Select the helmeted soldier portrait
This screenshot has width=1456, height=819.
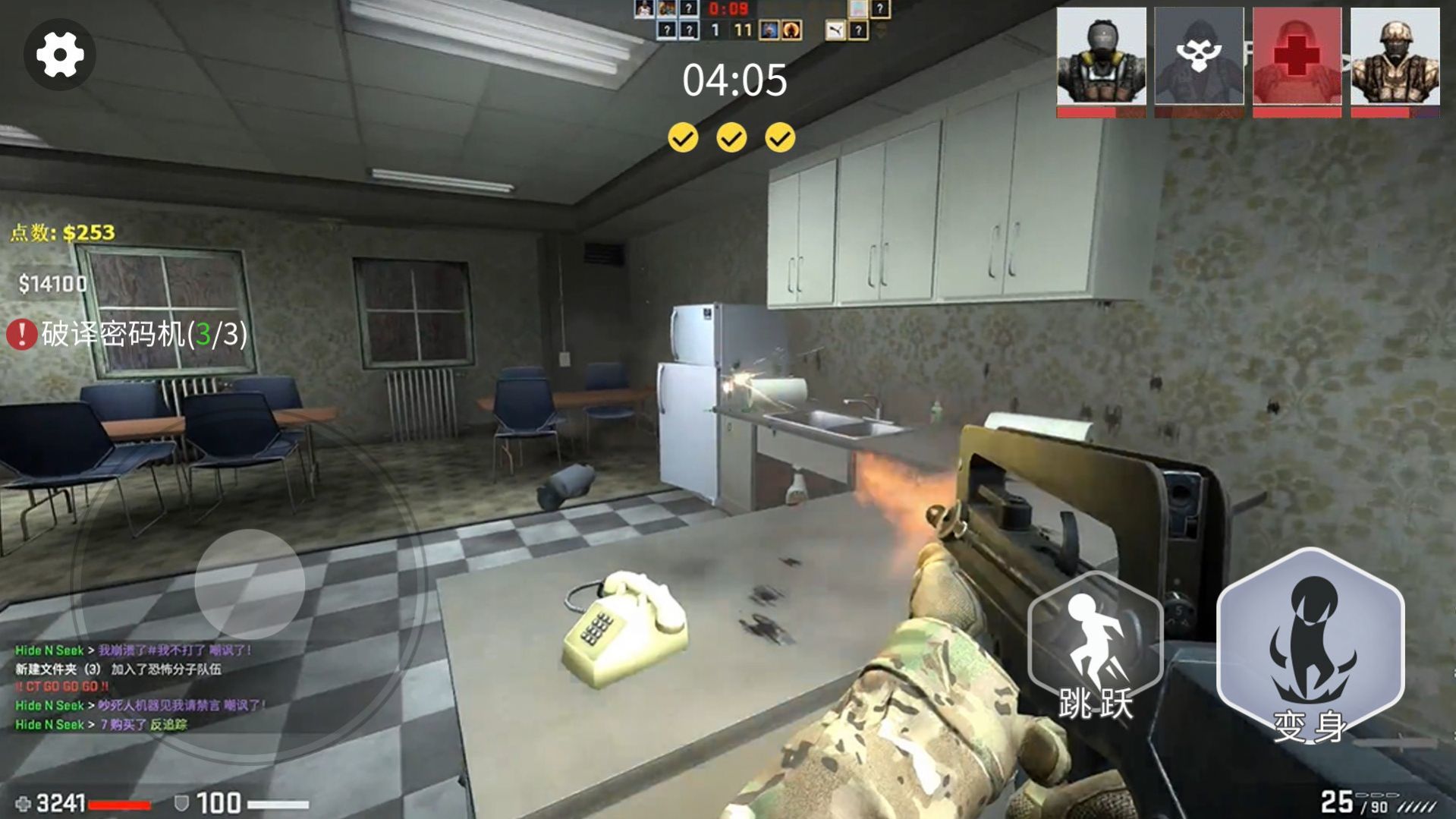(x=1395, y=59)
